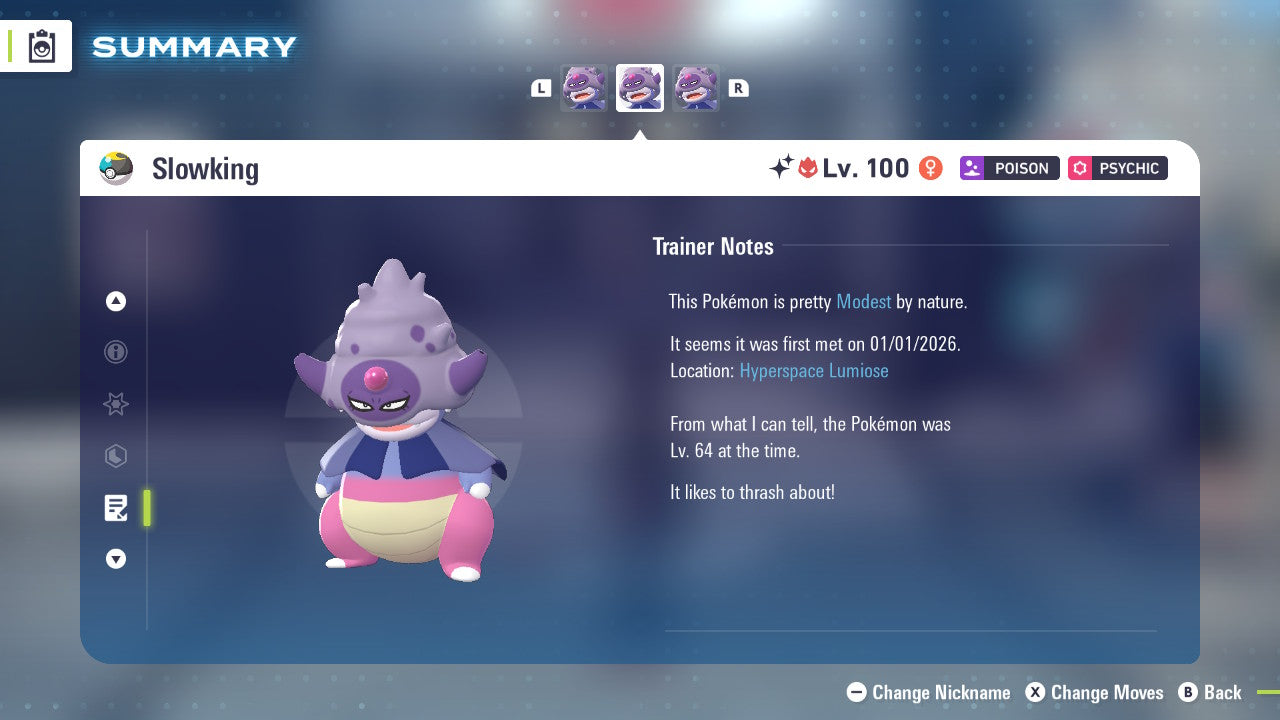Select the hexagon shield page tab

tap(116, 456)
